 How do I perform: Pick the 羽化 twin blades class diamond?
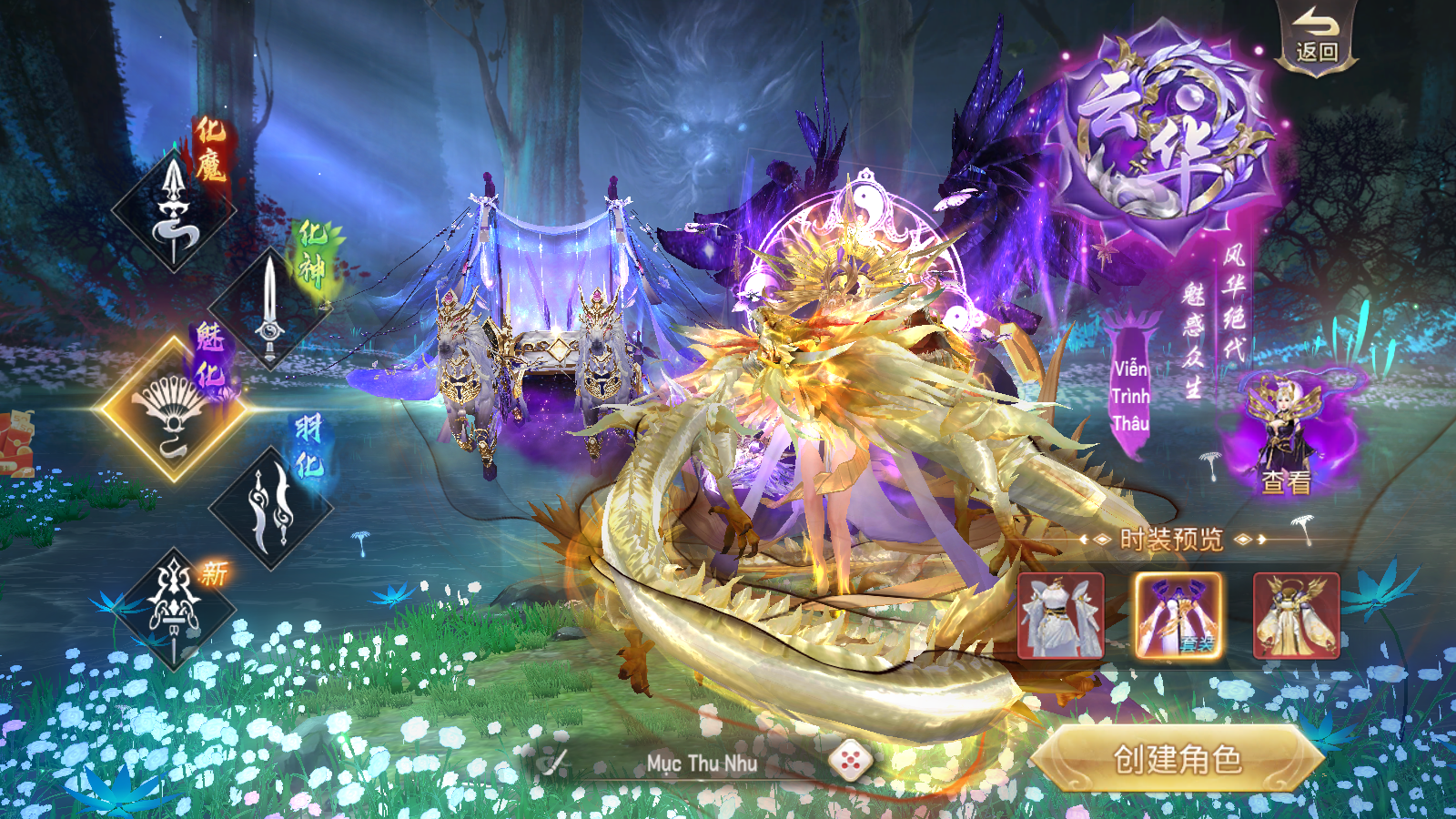tap(270, 508)
